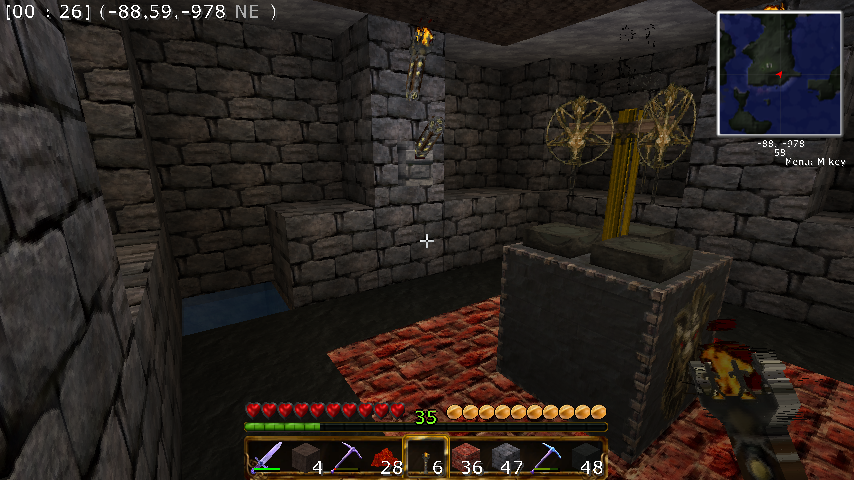Select the torch slot holding 6
854x480 pixels.
pyautogui.click(x=425, y=457)
